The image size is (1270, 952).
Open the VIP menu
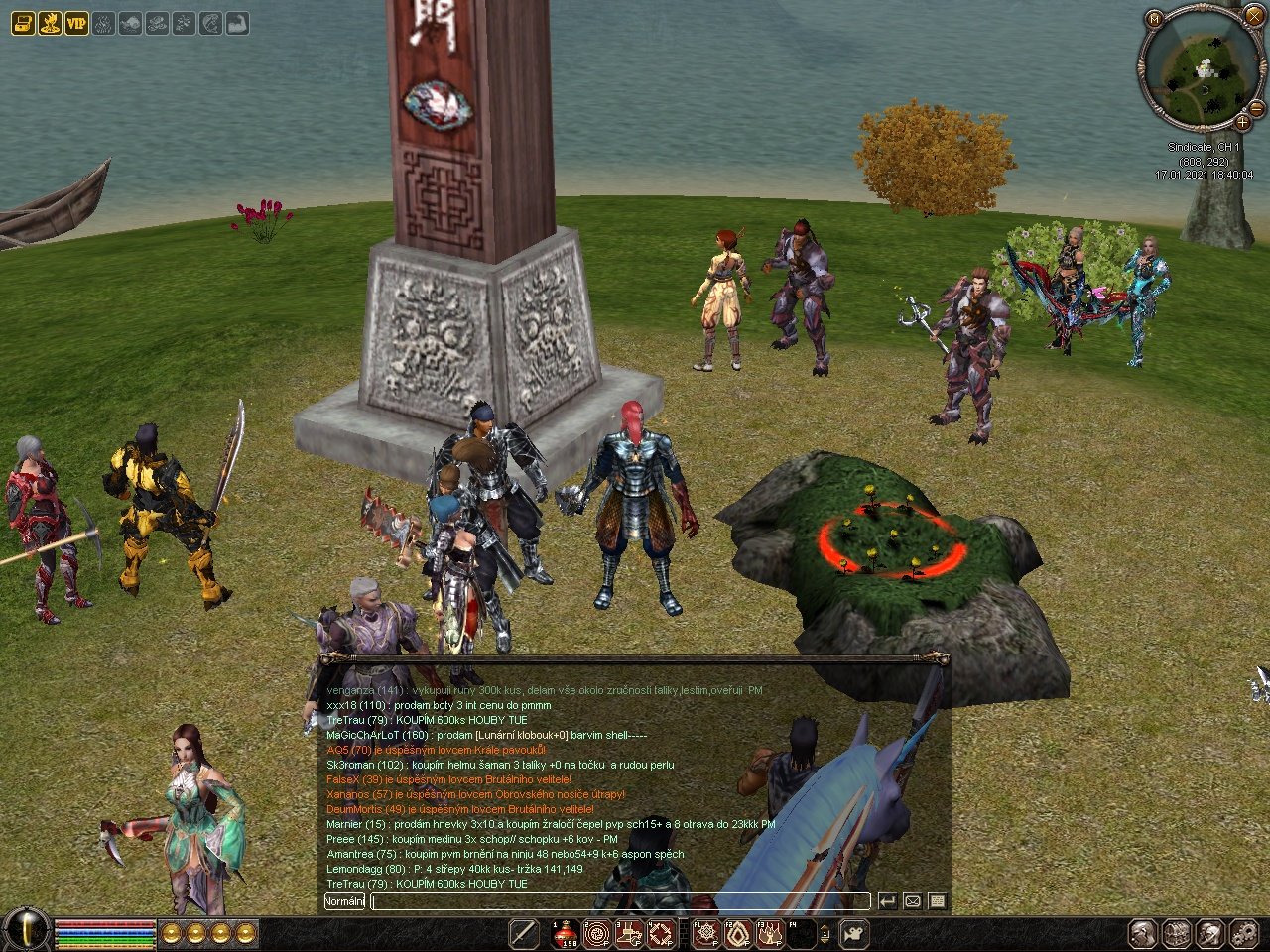[x=76, y=23]
